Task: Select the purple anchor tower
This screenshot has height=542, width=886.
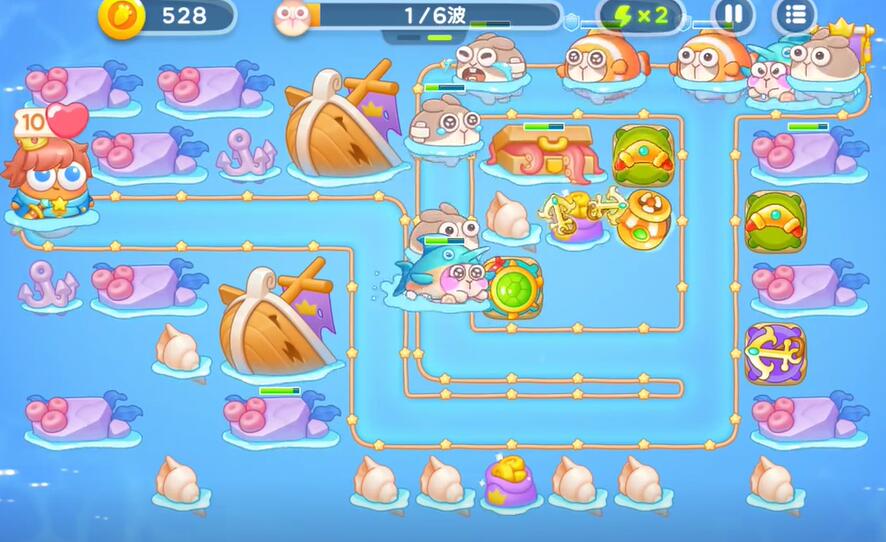Action: (x=774, y=353)
